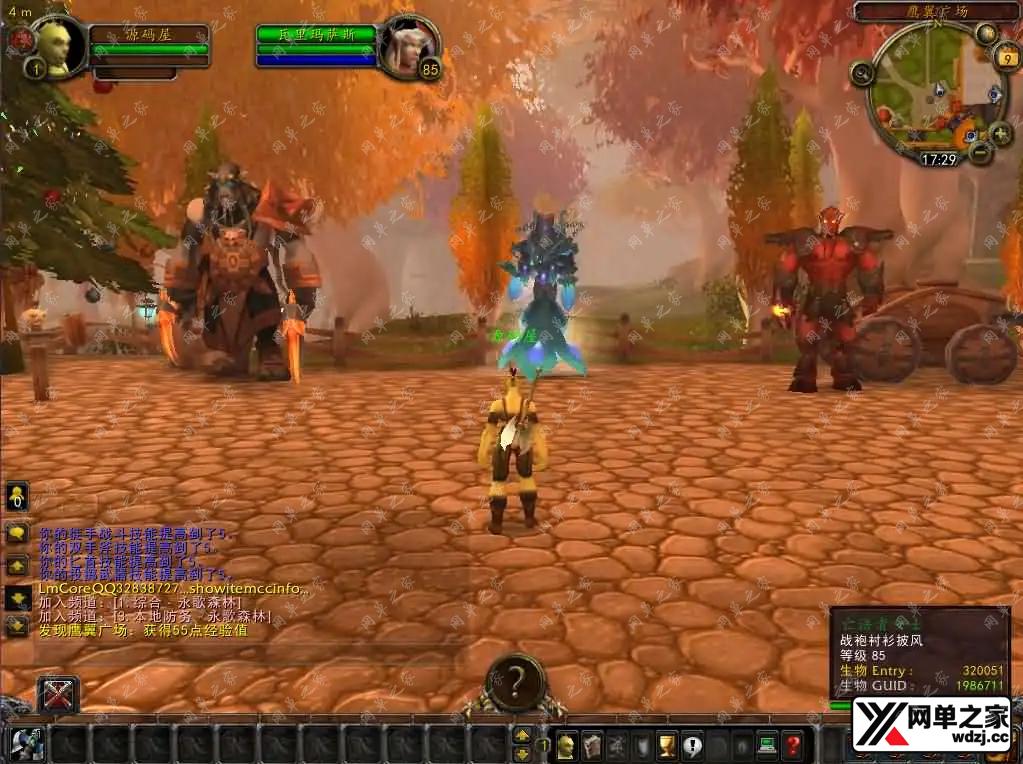Zoom in the minimap with plus button
The width and height of the screenshot is (1023, 764).
click(x=1000, y=133)
